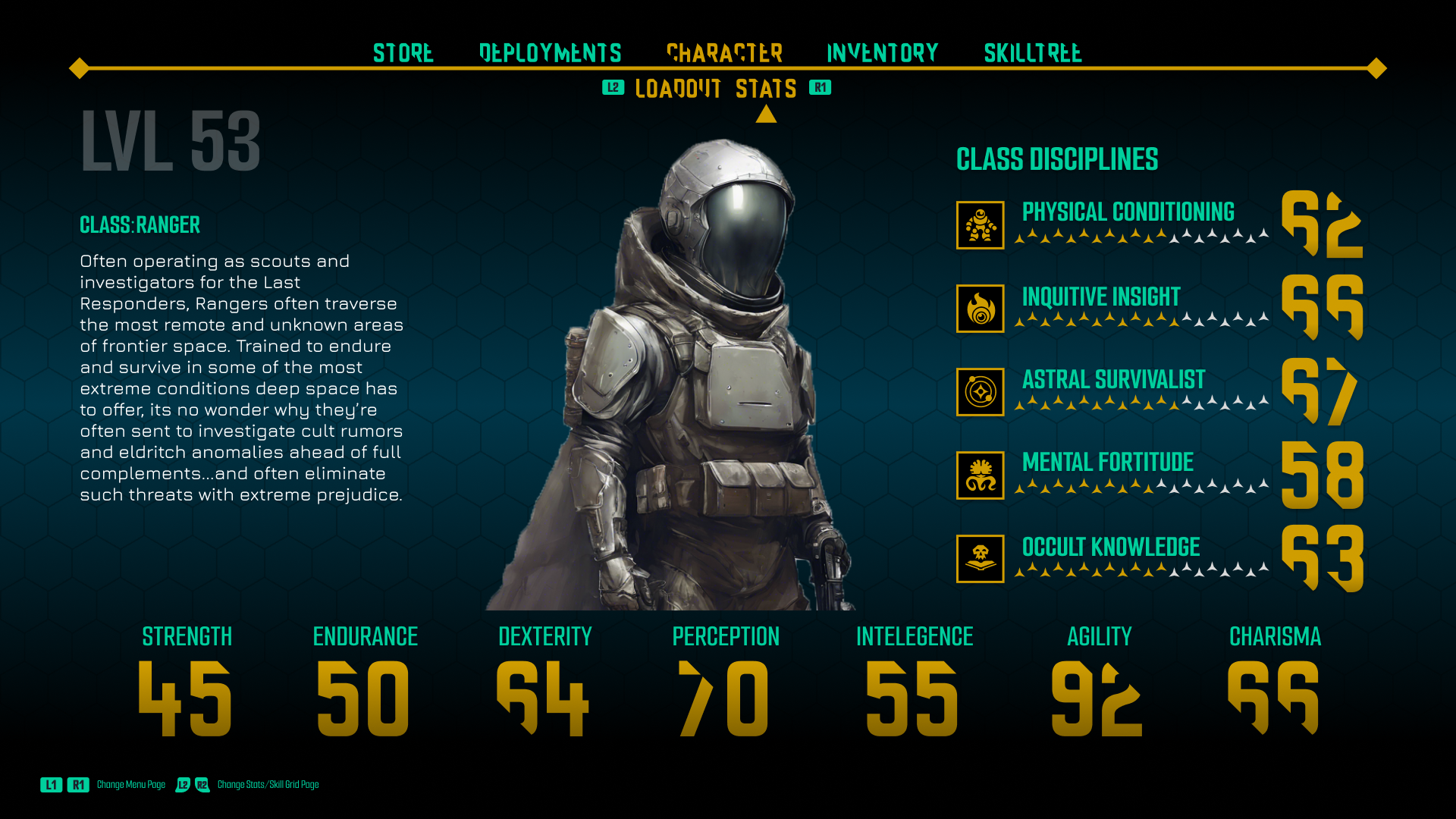Viewport: 1456px width, 819px height.
Task: Toggle over to the Stats page
Action: click(766, 88)
